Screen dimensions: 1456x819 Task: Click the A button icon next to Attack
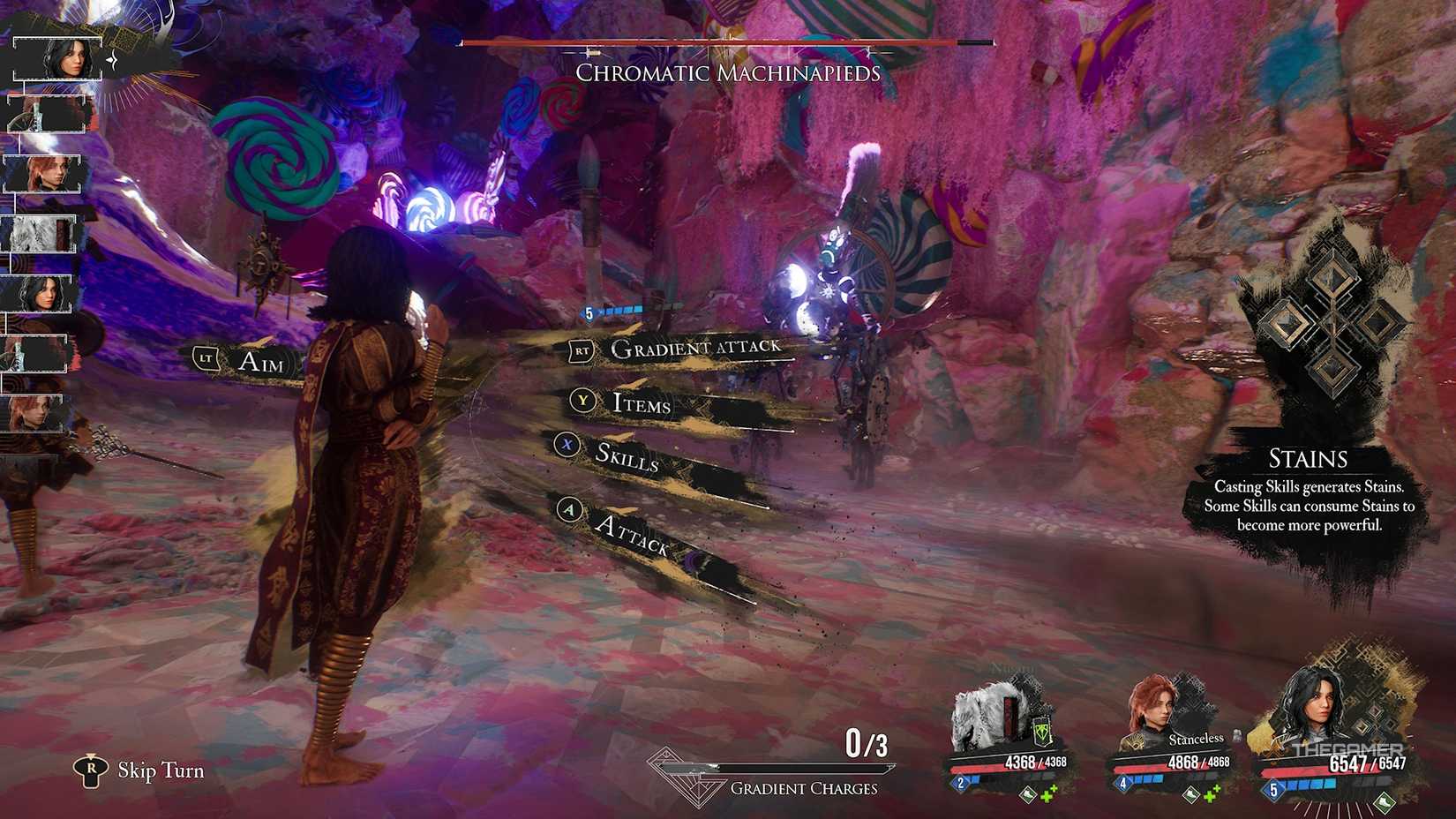(568, 510)
